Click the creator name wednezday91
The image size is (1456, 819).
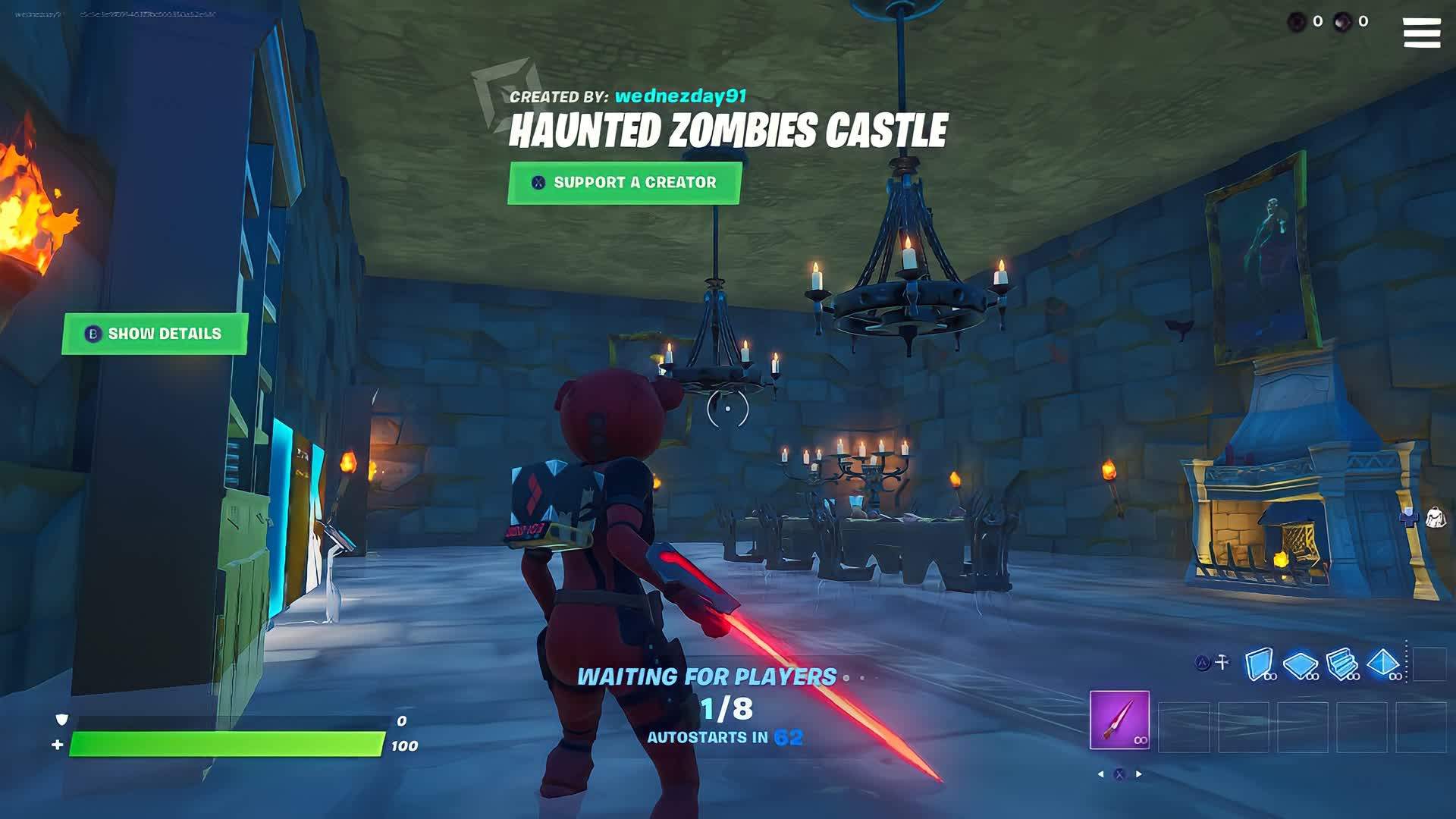[681, 96]
